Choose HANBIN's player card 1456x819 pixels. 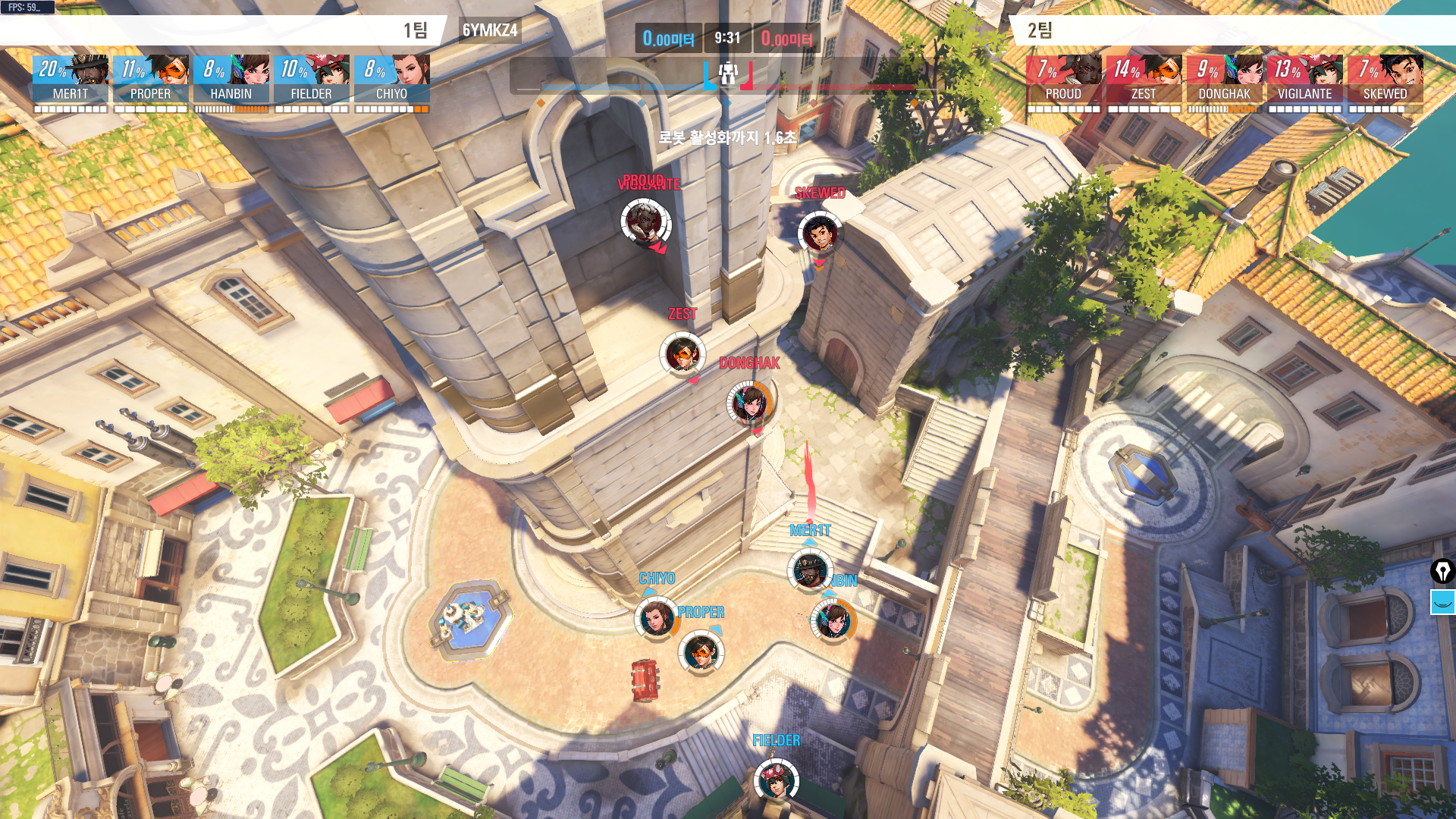231,79
